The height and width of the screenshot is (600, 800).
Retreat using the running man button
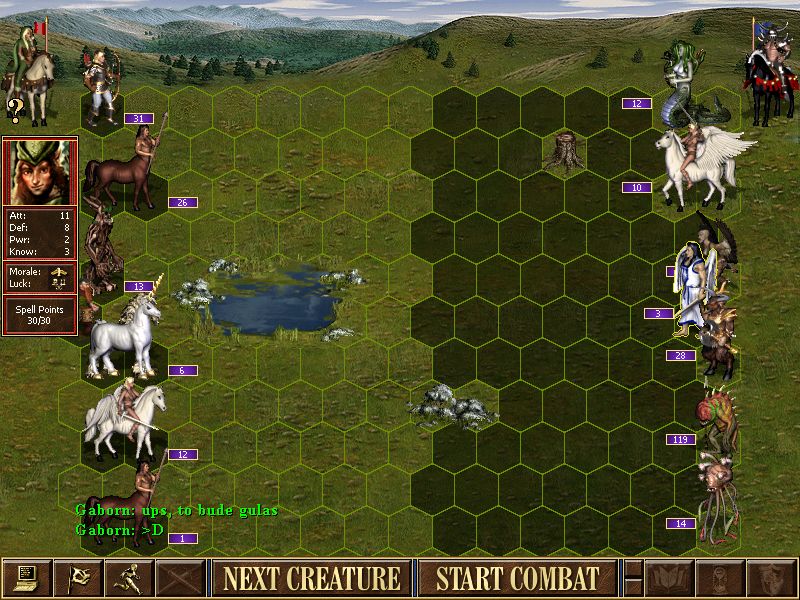[x=129, y=578]
